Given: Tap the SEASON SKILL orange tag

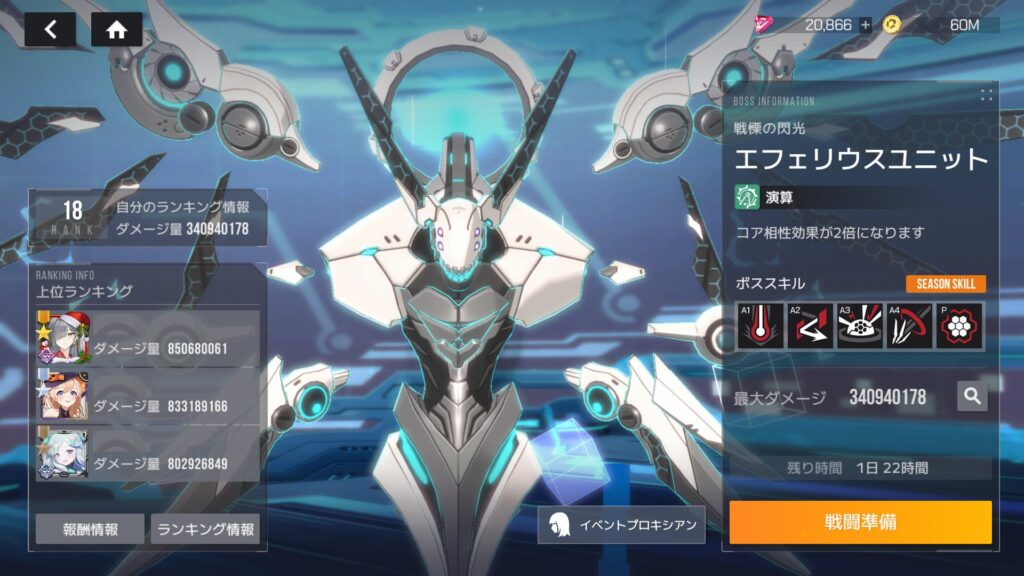Looking at the screenshot, I should [x=946, y=284].
